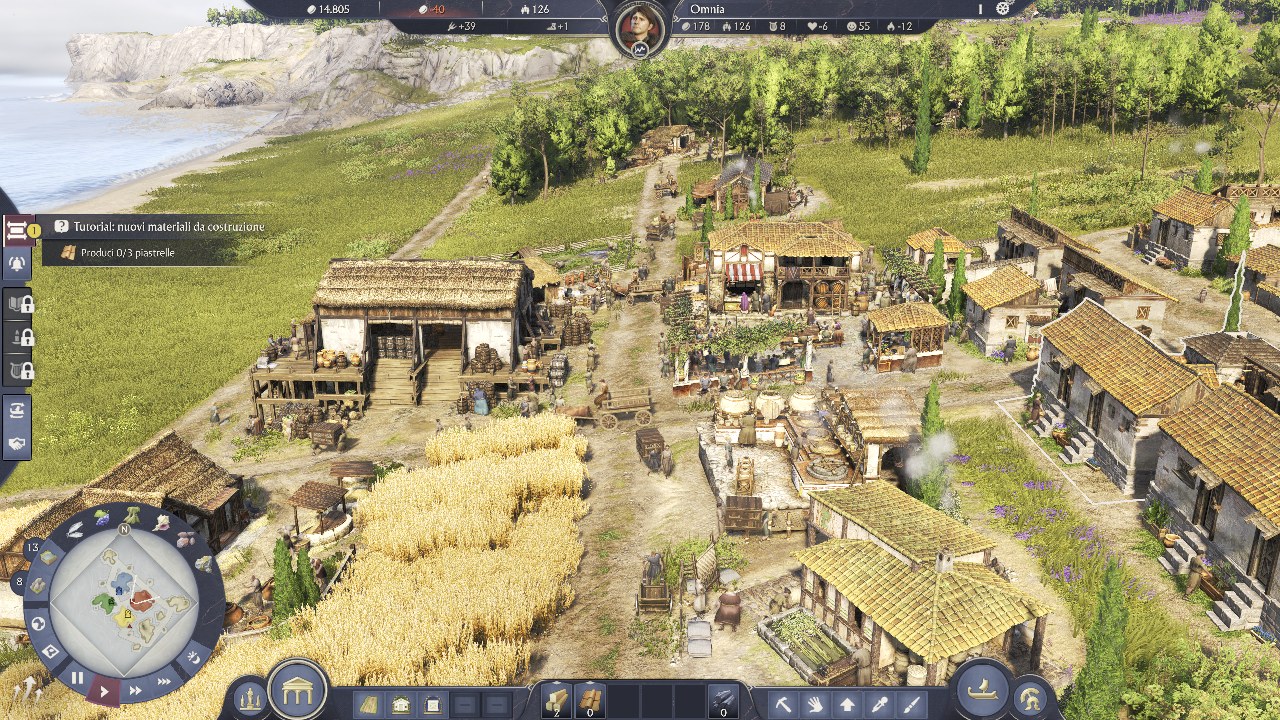
Task: Open the statues and monuments button
Action: pyautogui.click(x=250, y=699)
